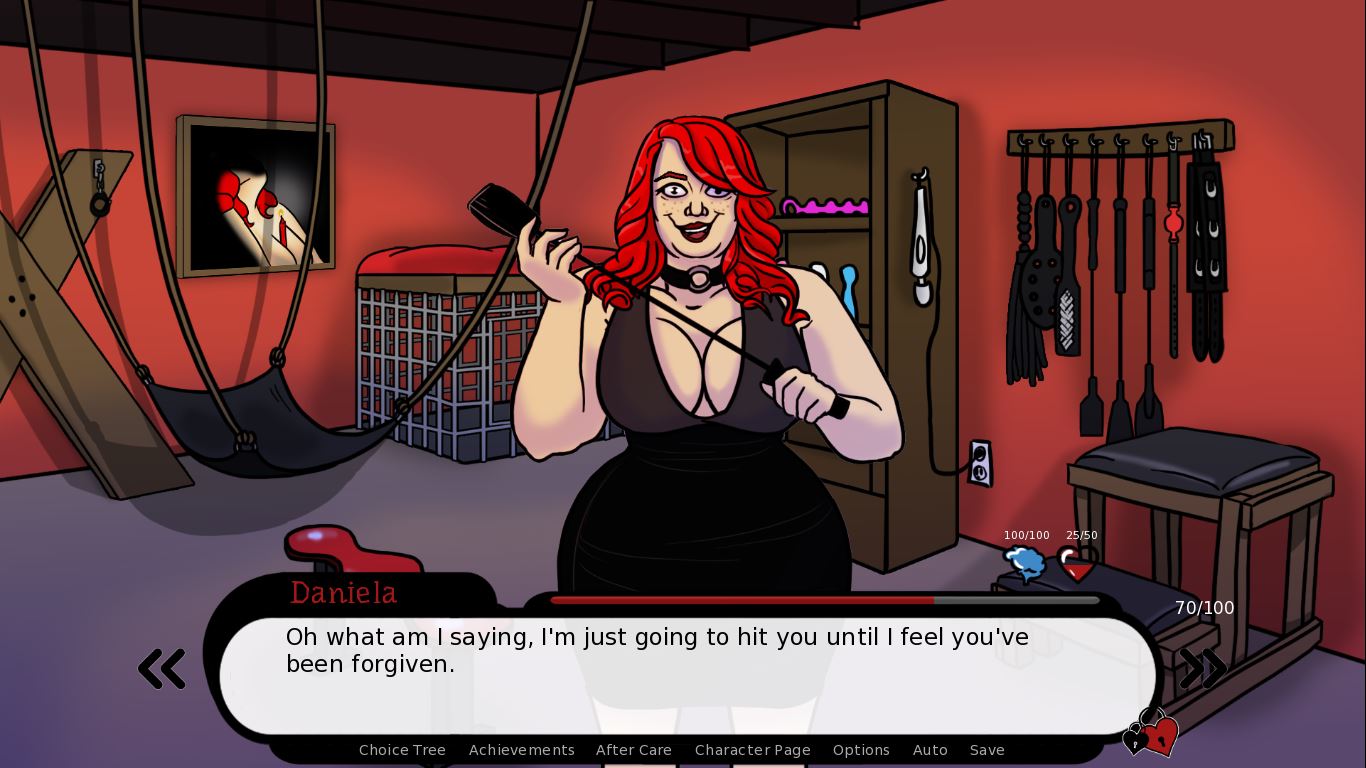
Task: Advance dialogue with the right double-arrow
Action: [x=1203, y=669]
